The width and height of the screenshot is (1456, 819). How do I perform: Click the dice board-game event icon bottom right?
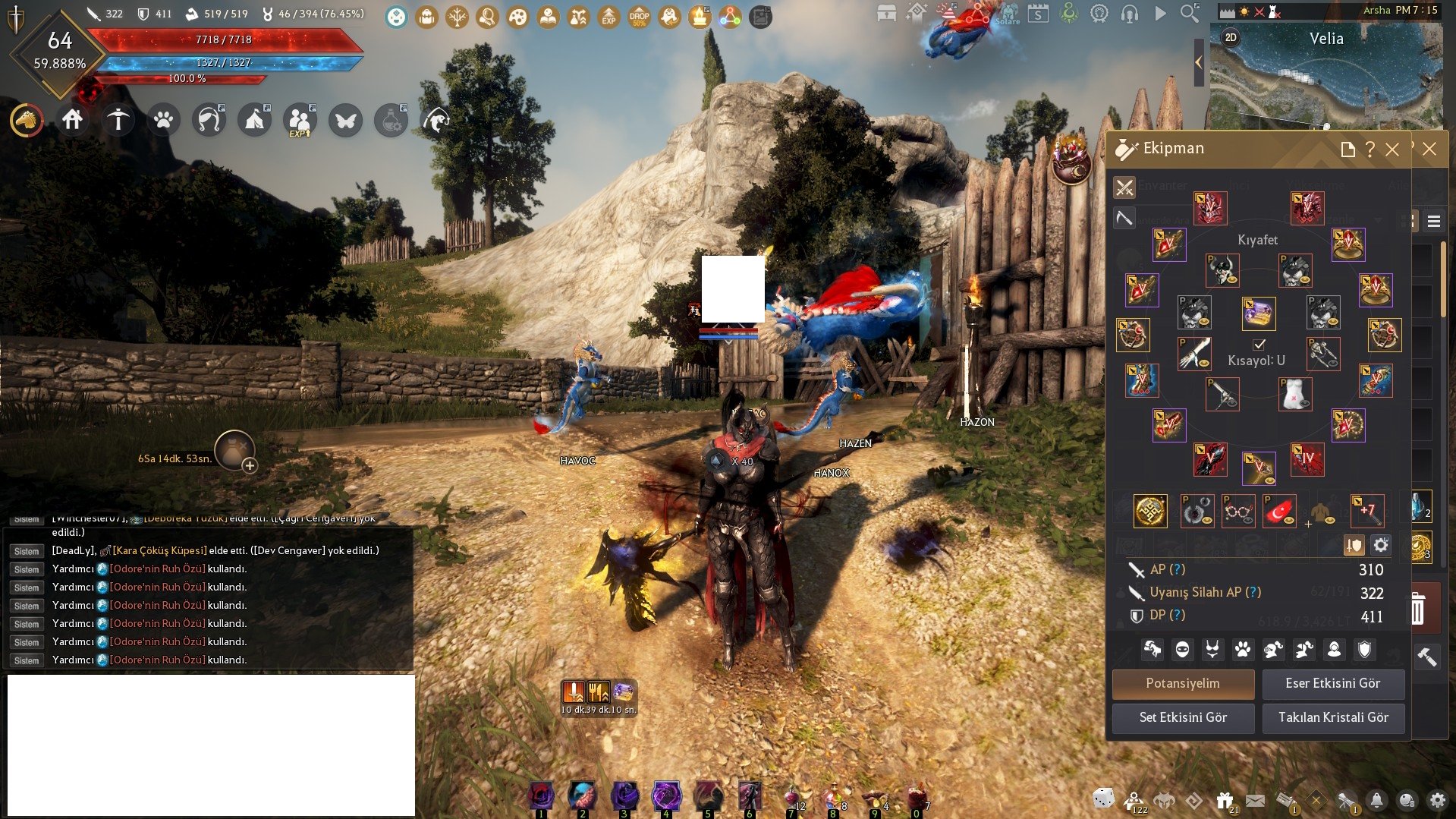point(1103,800)
